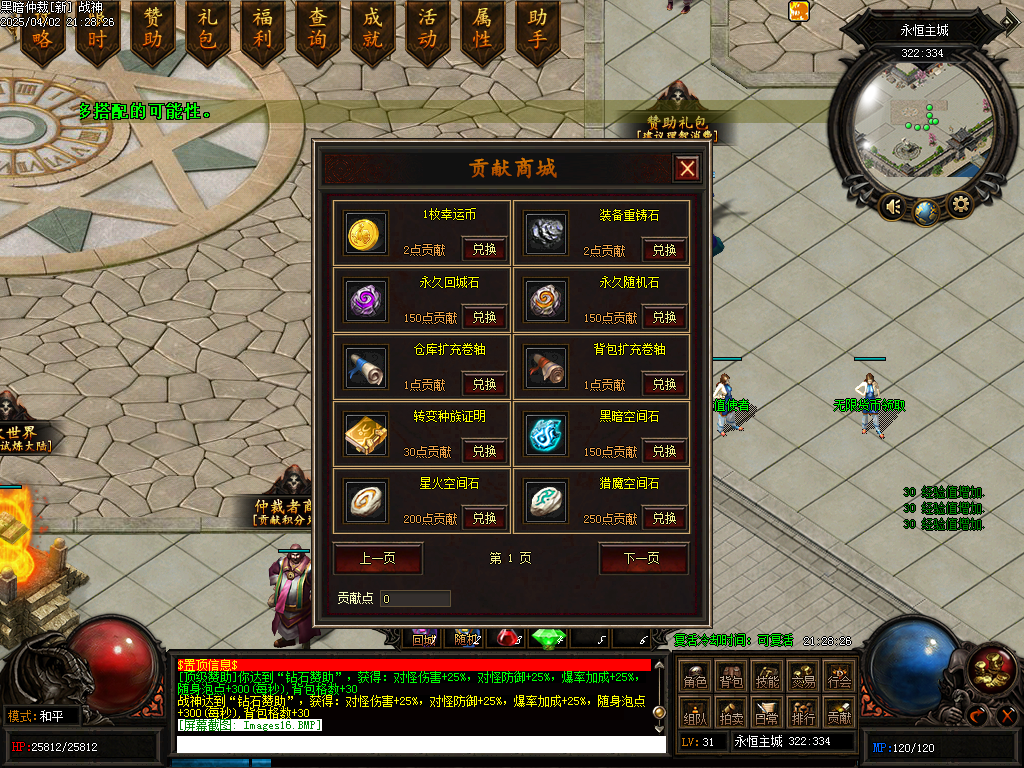This screenshot has width=1024, height=768.
Task: Select the 转变种族证明 golden book icon
Action: tap(366, 434)
